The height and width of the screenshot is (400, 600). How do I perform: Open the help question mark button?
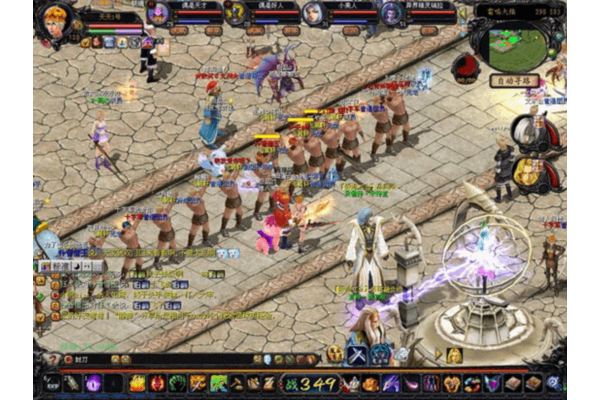52,359
